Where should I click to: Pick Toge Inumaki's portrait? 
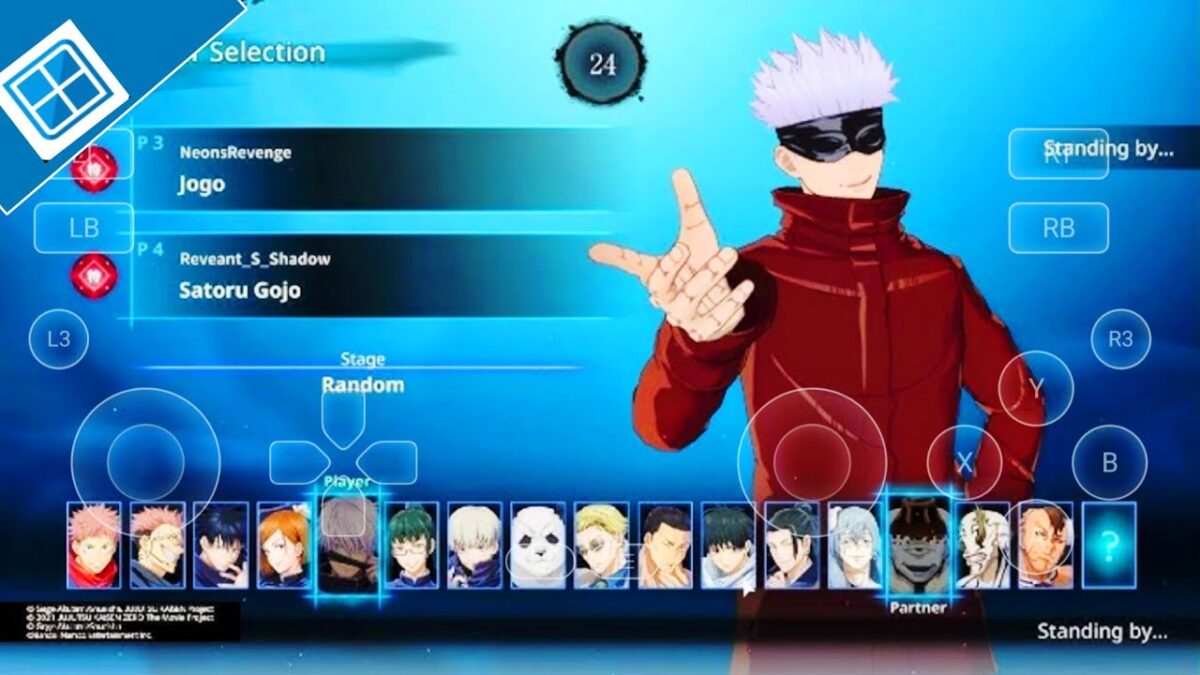[474, 545]
